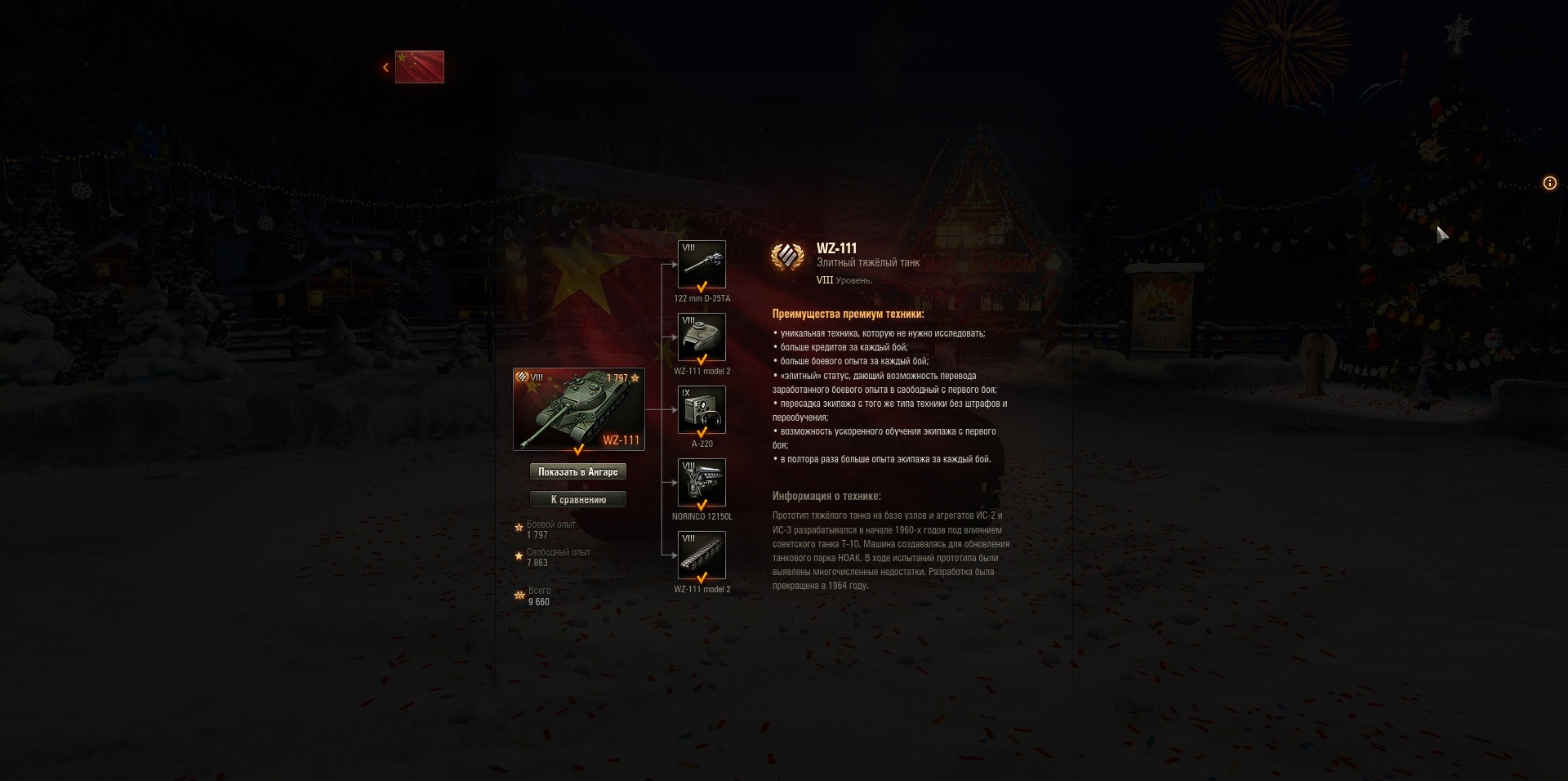The width and height of the screenshot is (1568, 781).
Task: Select the 122 mm D-25TA gun module
Action: [701, 264]
